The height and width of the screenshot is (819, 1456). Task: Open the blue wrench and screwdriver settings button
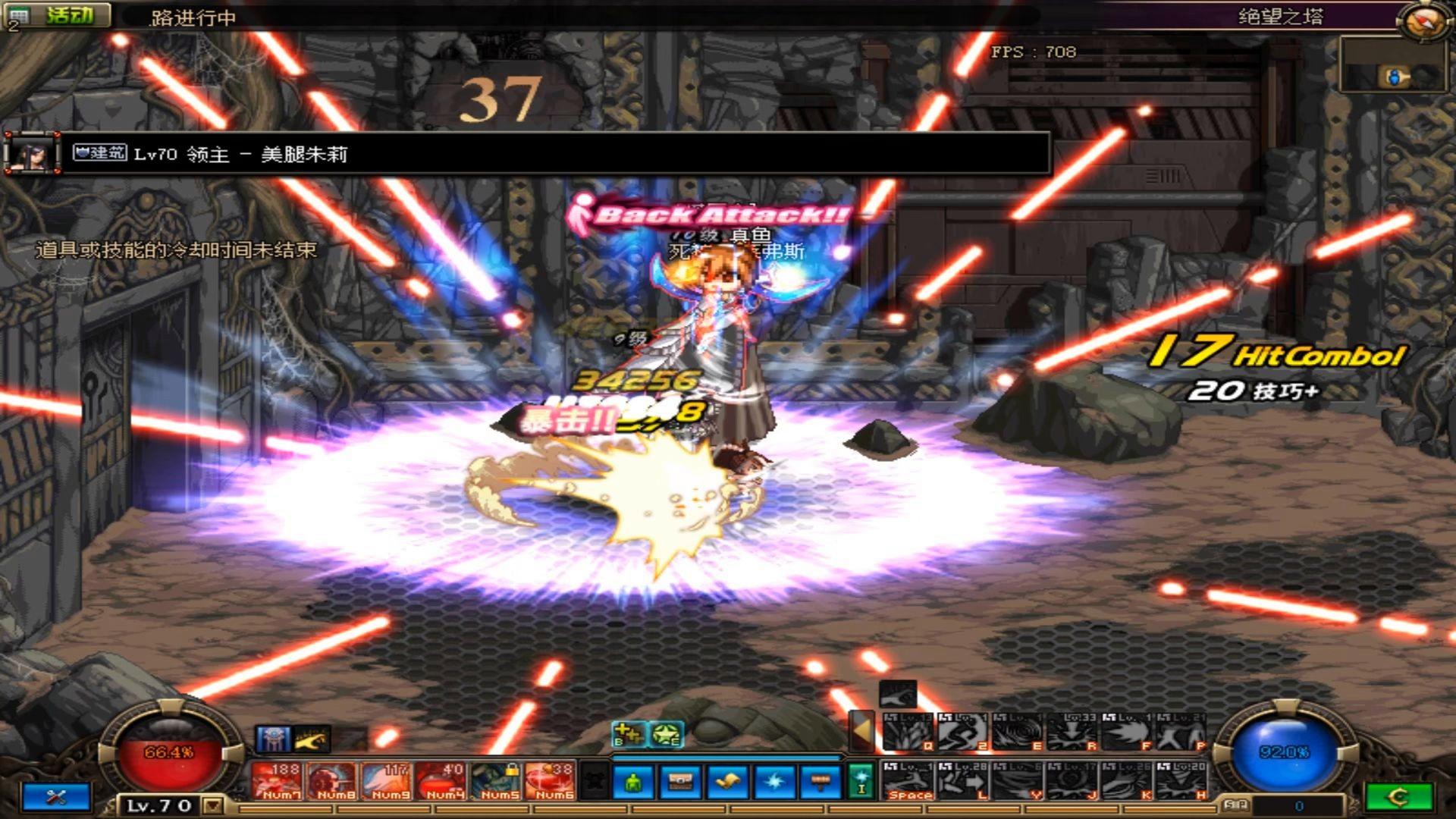(x=57, y=797)
